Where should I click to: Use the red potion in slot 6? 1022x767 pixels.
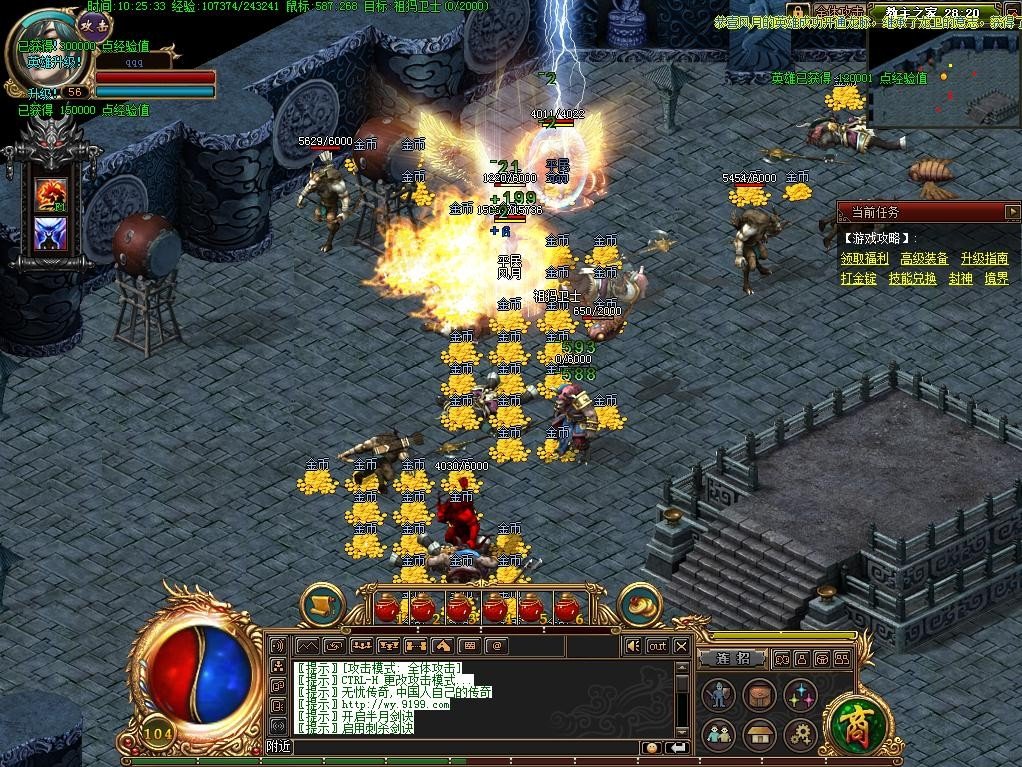[x=567, y=607]
